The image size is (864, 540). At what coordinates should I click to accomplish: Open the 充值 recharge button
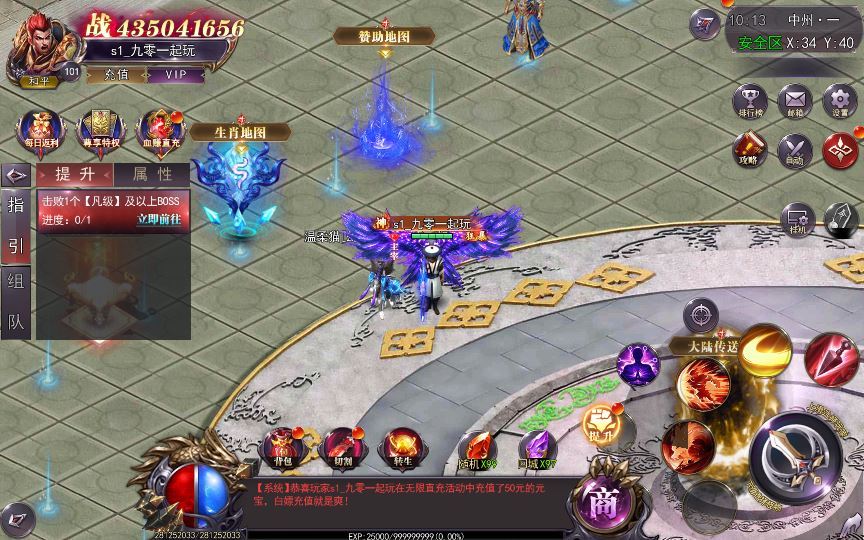(x=116, y=74)
